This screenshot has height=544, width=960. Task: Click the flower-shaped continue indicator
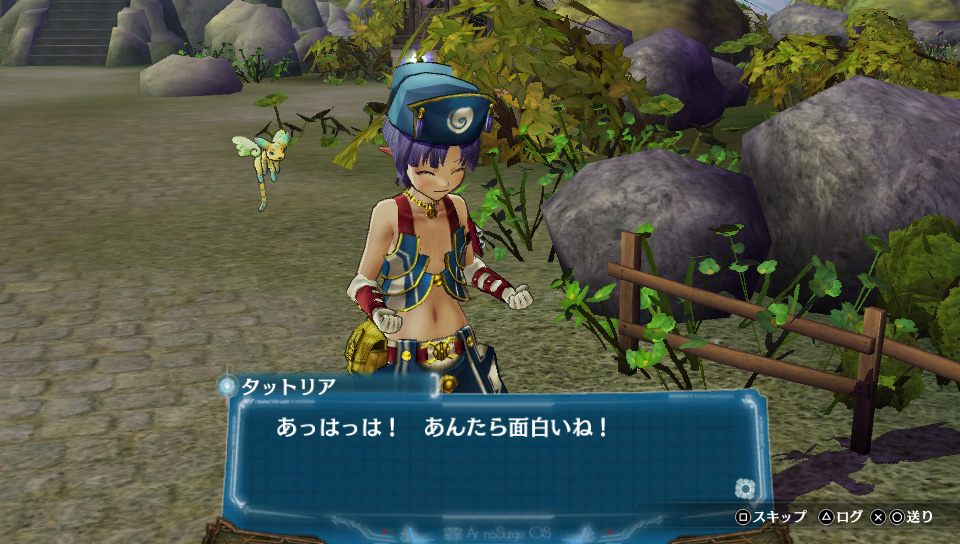click(743, 488)
